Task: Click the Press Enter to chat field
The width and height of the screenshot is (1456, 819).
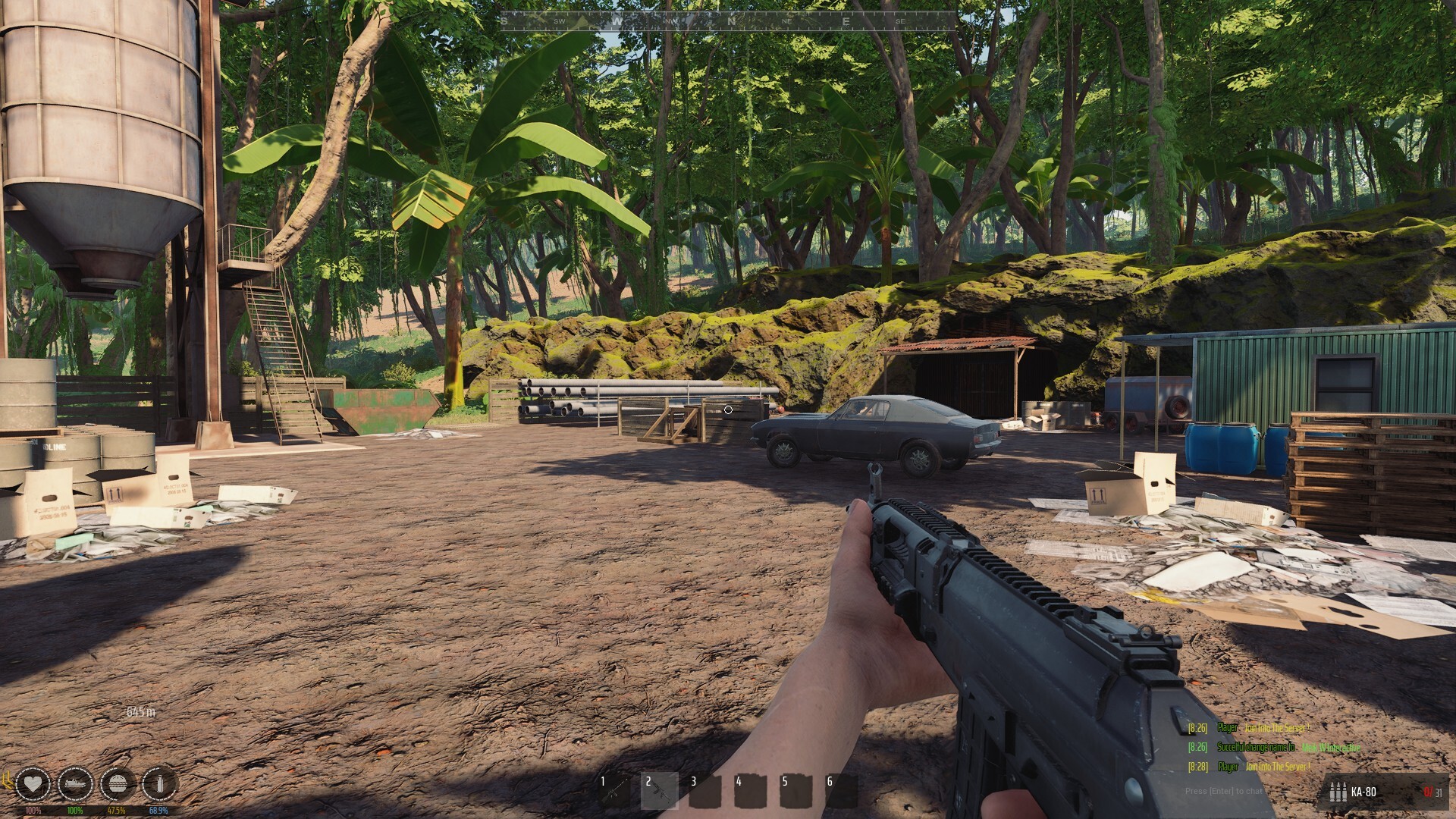Action: 1224,791
